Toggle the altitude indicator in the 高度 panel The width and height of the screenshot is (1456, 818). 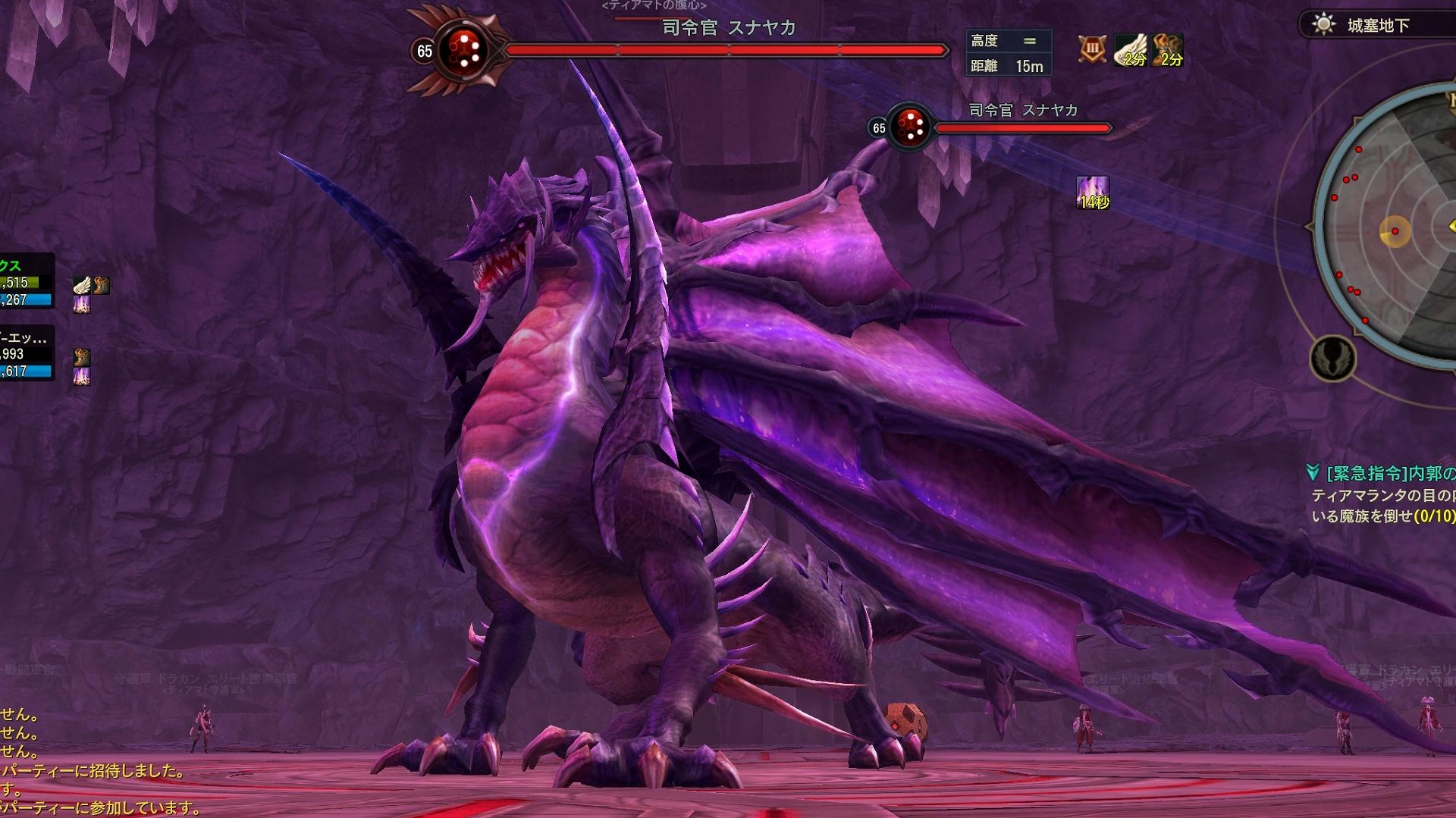[1031, 40]
